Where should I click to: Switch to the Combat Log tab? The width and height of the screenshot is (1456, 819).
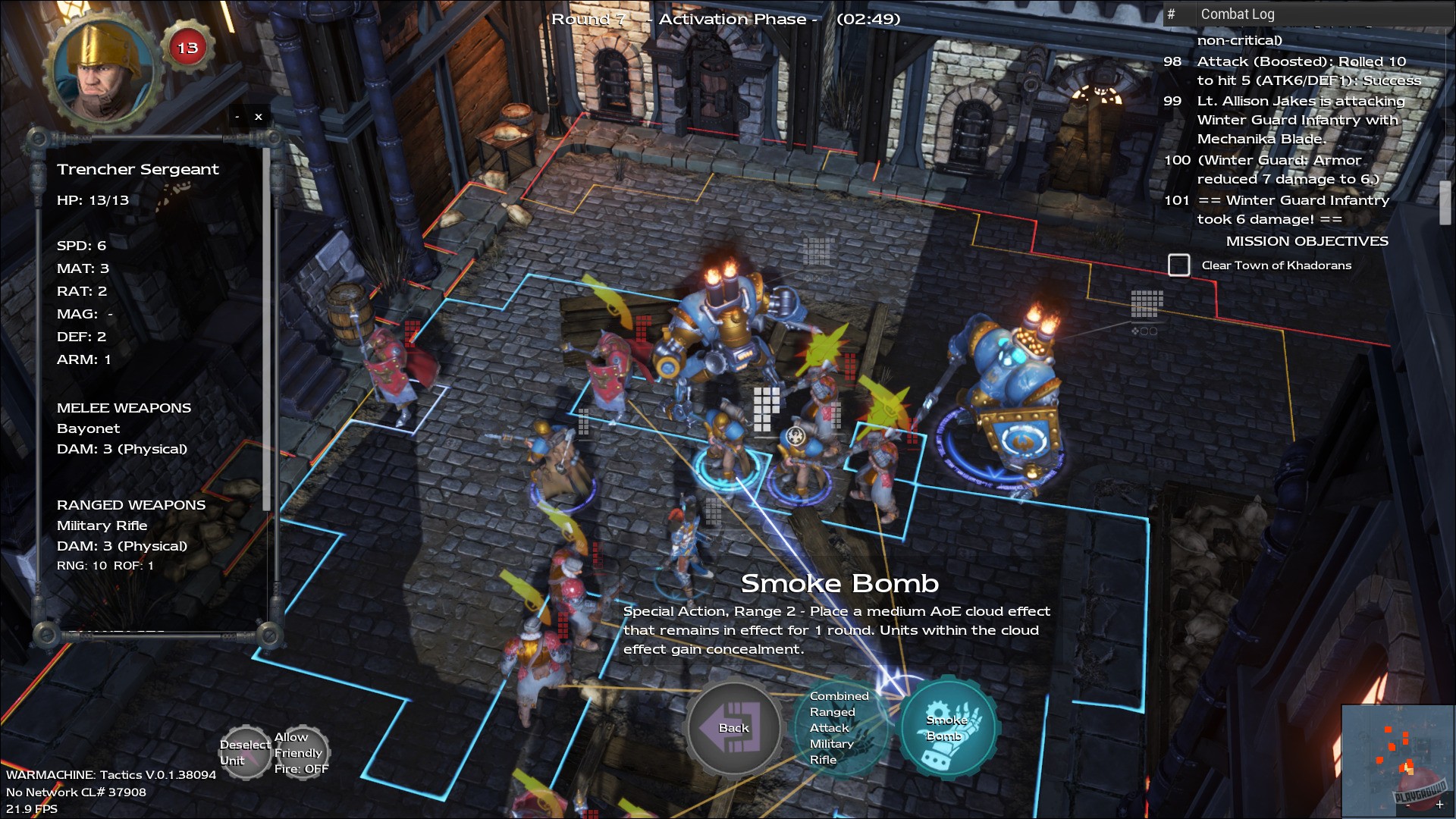pyautogui.click(x=1238, y=14)
